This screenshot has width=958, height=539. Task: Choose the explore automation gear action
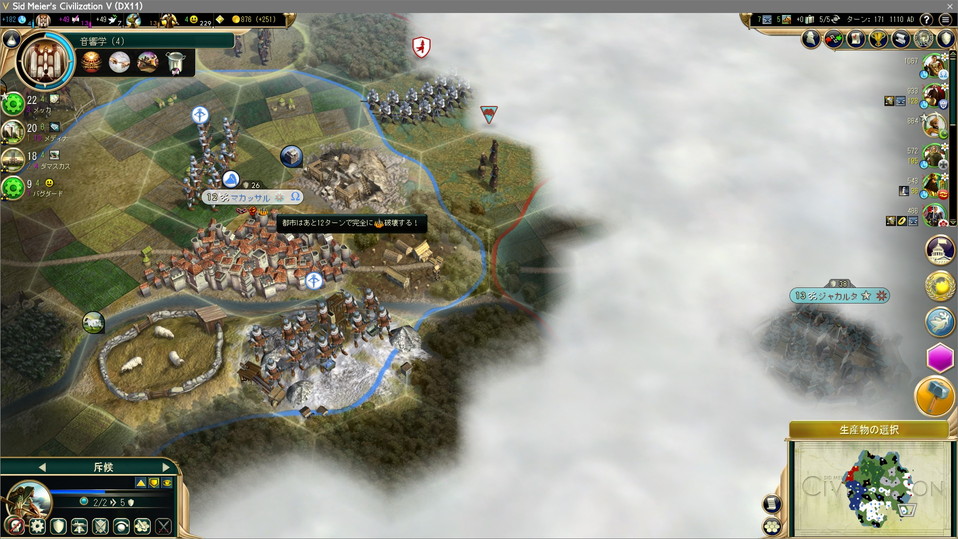point(37,526)
